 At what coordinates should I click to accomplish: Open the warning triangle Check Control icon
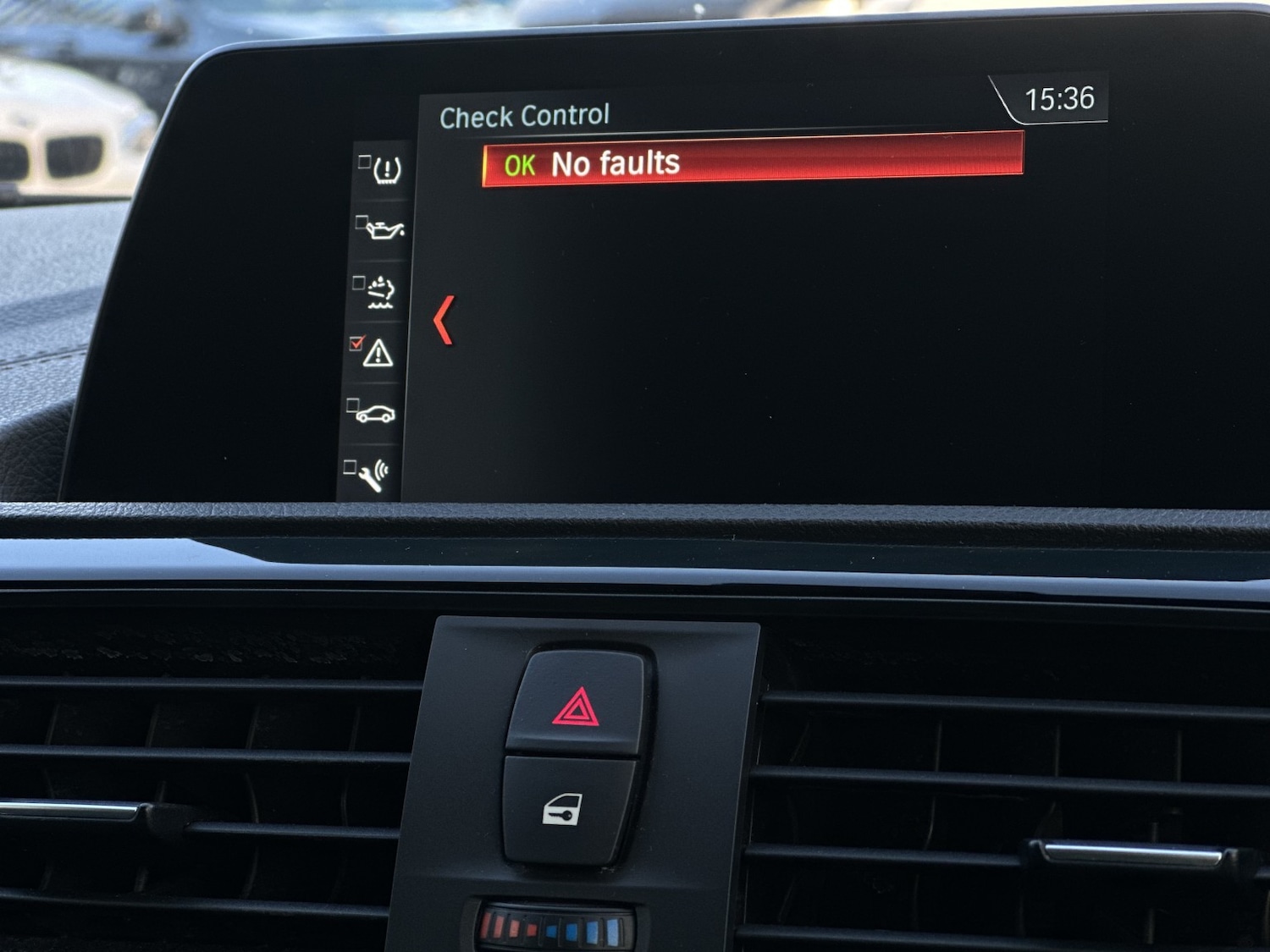coord(377,352)
